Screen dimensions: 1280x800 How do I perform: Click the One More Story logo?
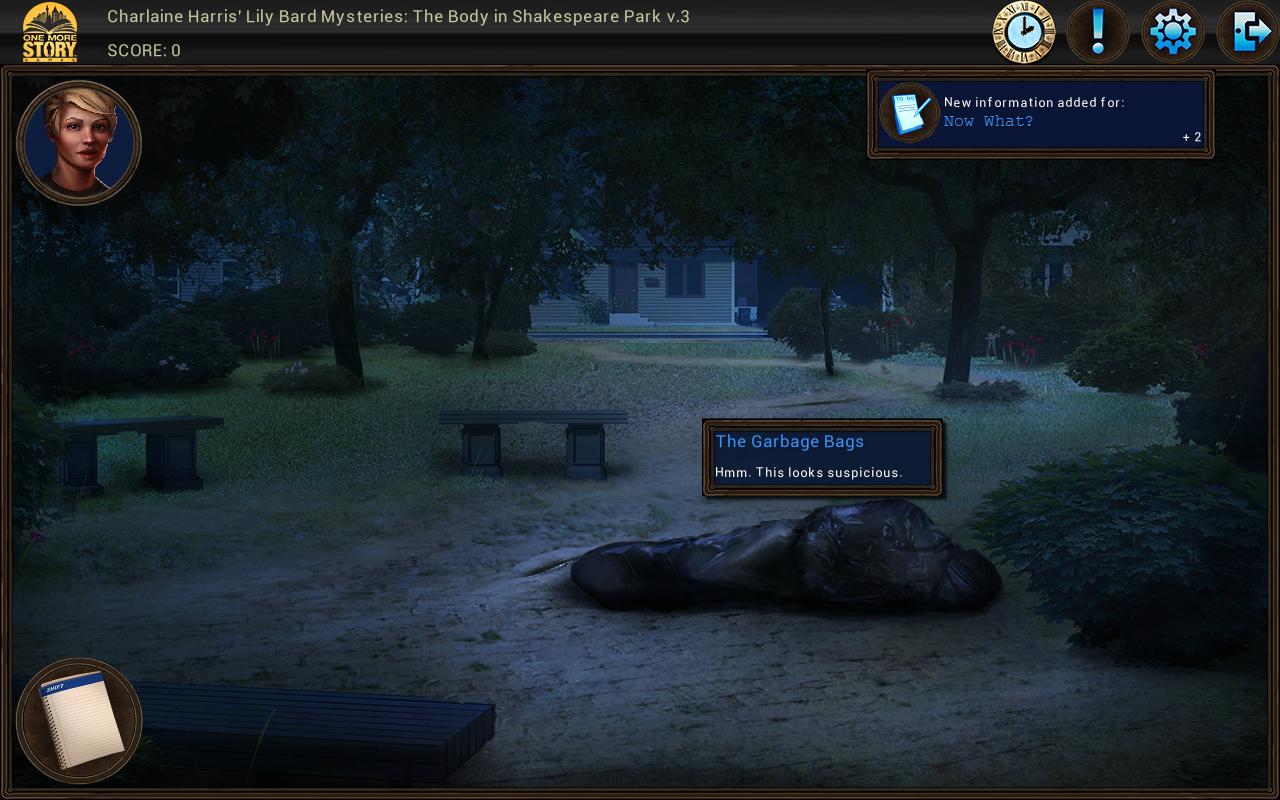pyautogui.click(x=50, y=33)
